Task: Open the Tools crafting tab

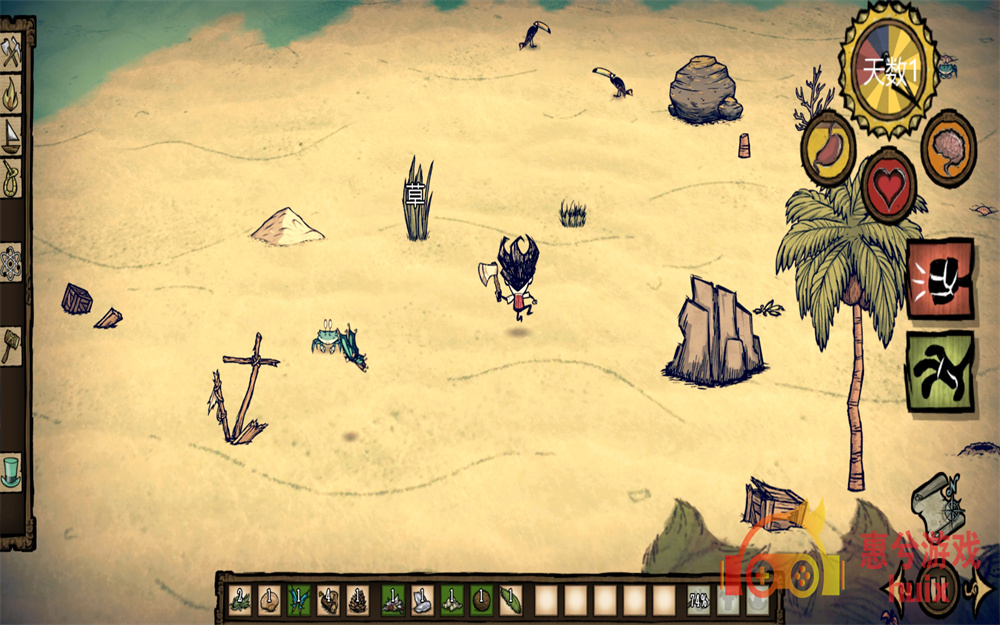Action: [x=11, y=52]
